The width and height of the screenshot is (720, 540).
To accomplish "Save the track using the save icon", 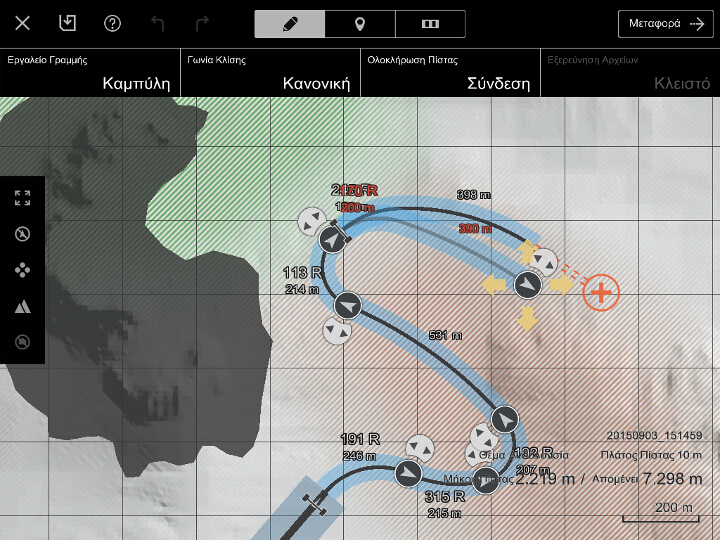I will 67,23.
